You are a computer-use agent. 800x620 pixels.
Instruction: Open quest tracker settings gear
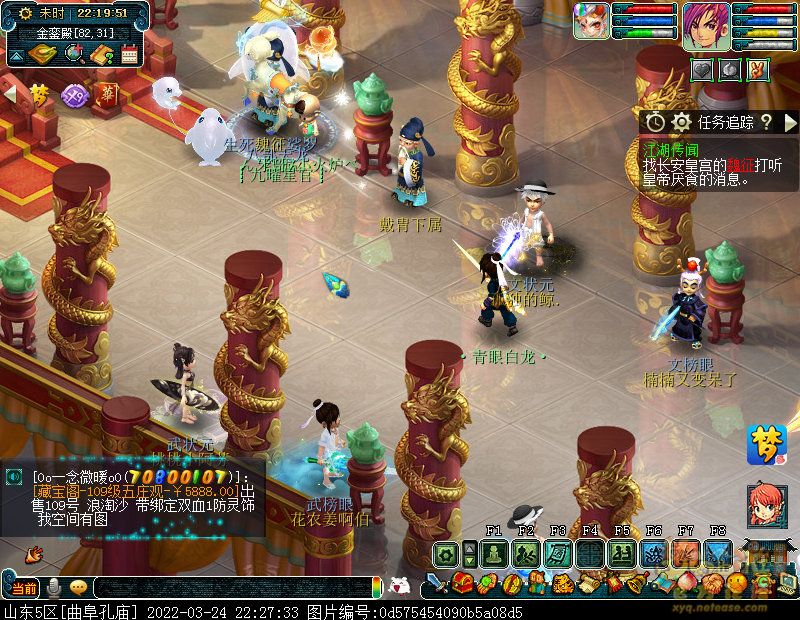682,122
